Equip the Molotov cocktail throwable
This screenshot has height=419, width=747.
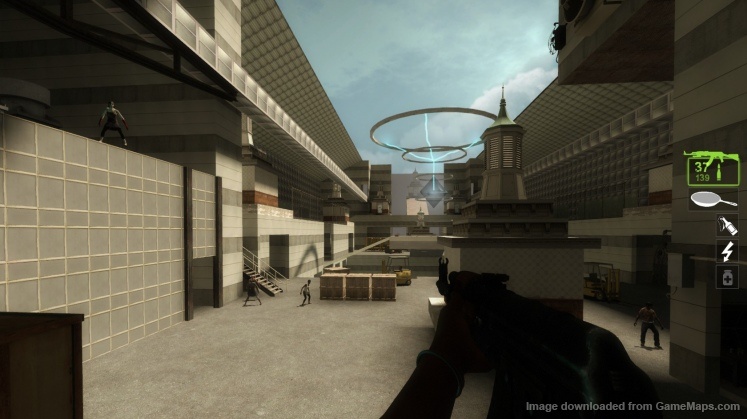click(x=727, y=226)
